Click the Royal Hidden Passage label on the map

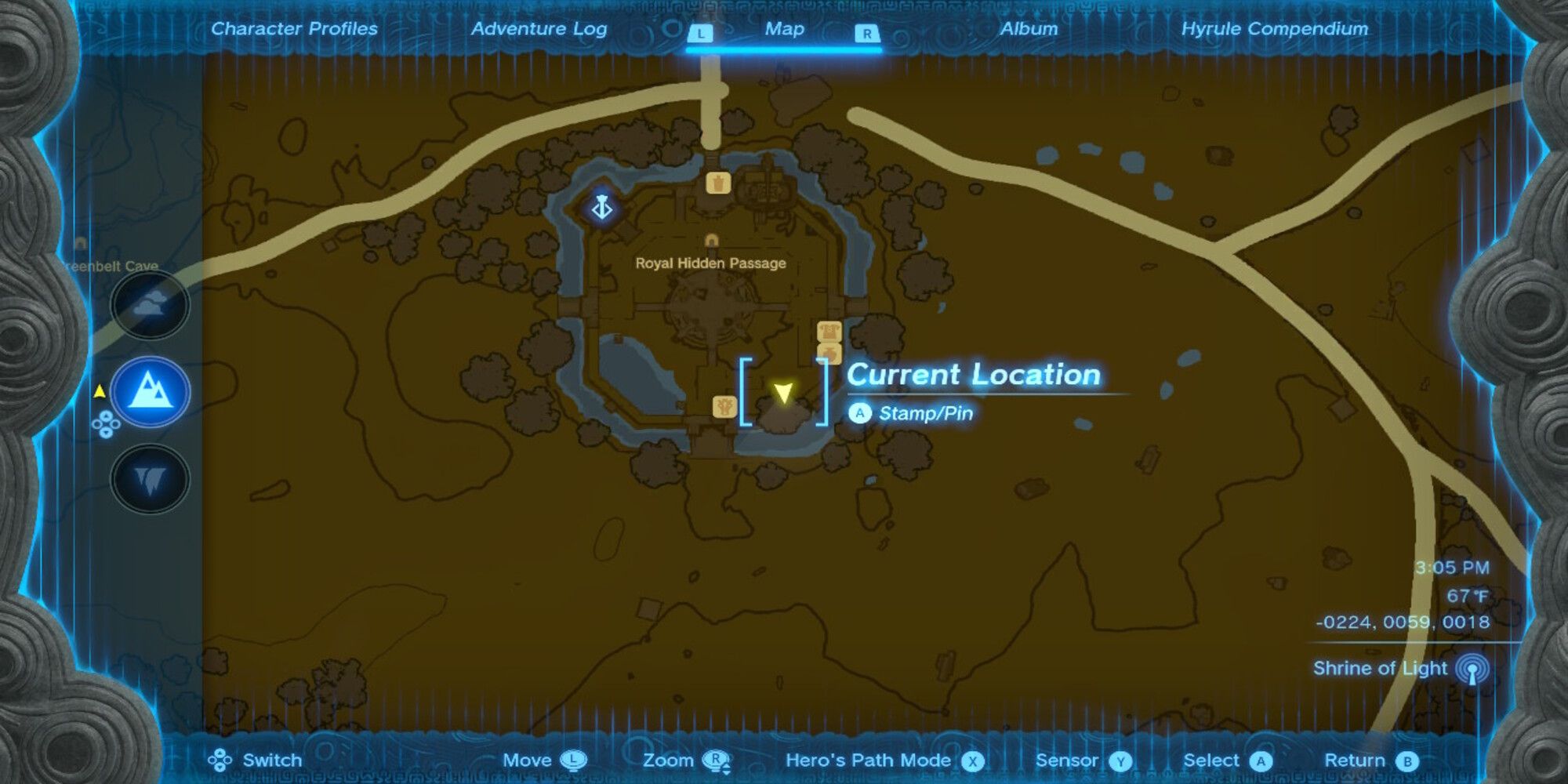[x=710, y=263]
